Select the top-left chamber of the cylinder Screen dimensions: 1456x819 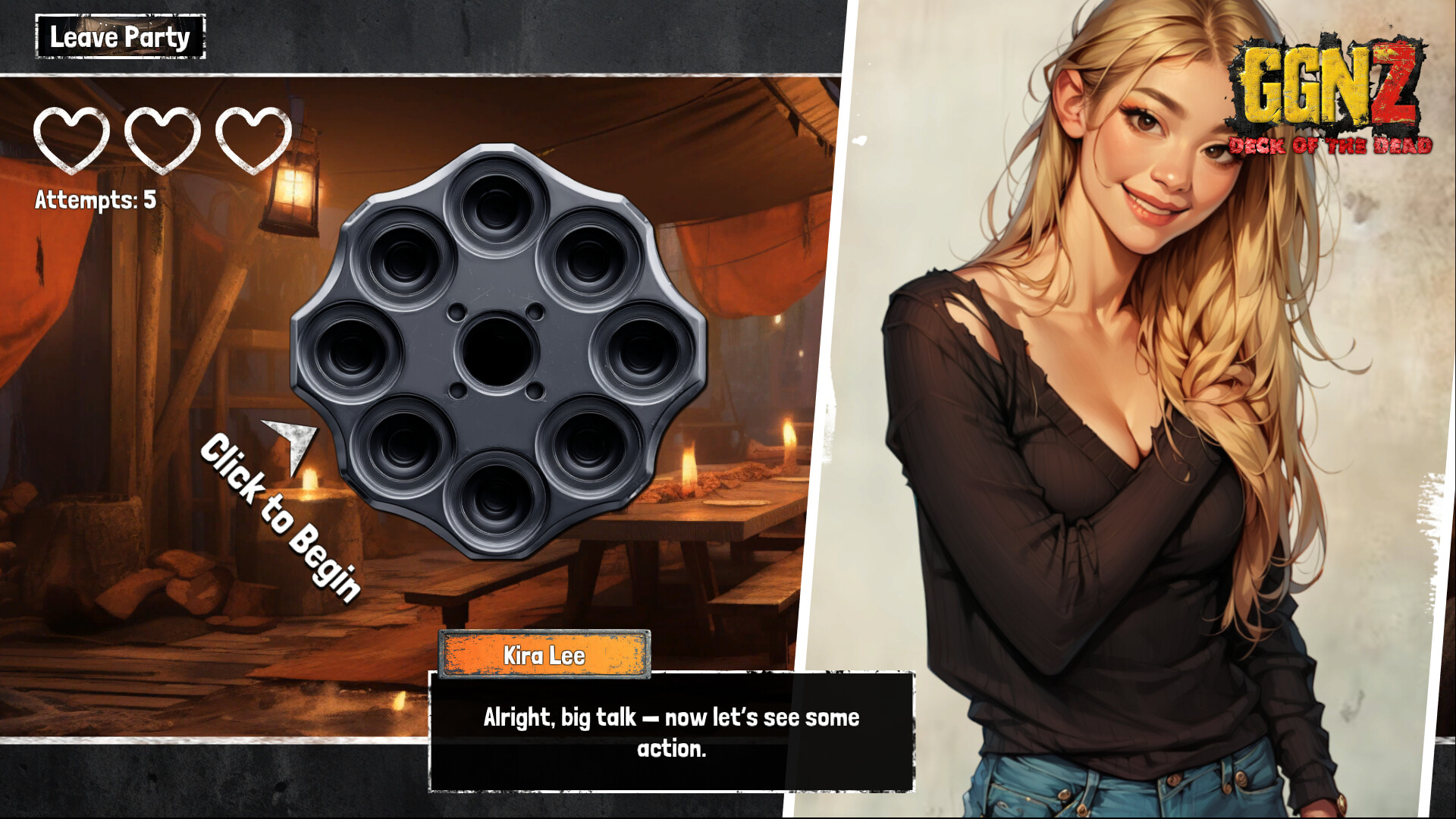(406, 262)
